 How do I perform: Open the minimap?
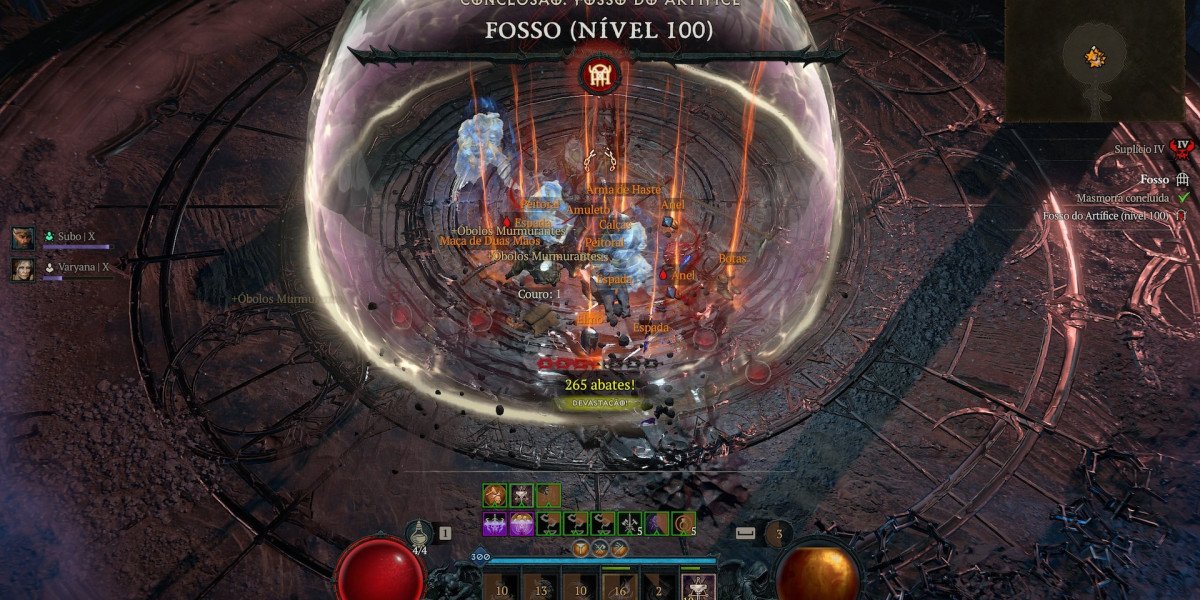point(1097,58)
